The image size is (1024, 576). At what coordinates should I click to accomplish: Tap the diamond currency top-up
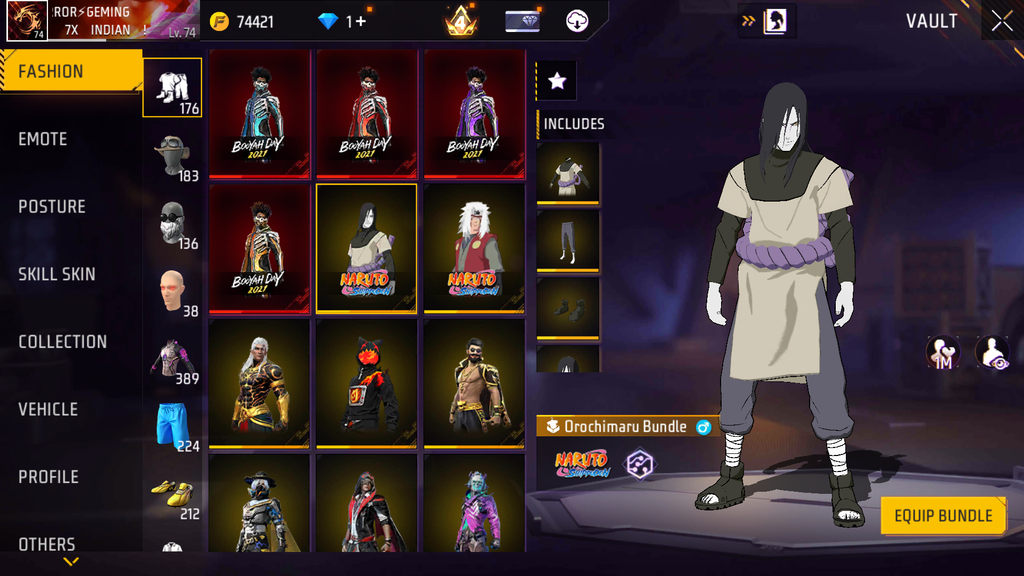coord(342,21)
